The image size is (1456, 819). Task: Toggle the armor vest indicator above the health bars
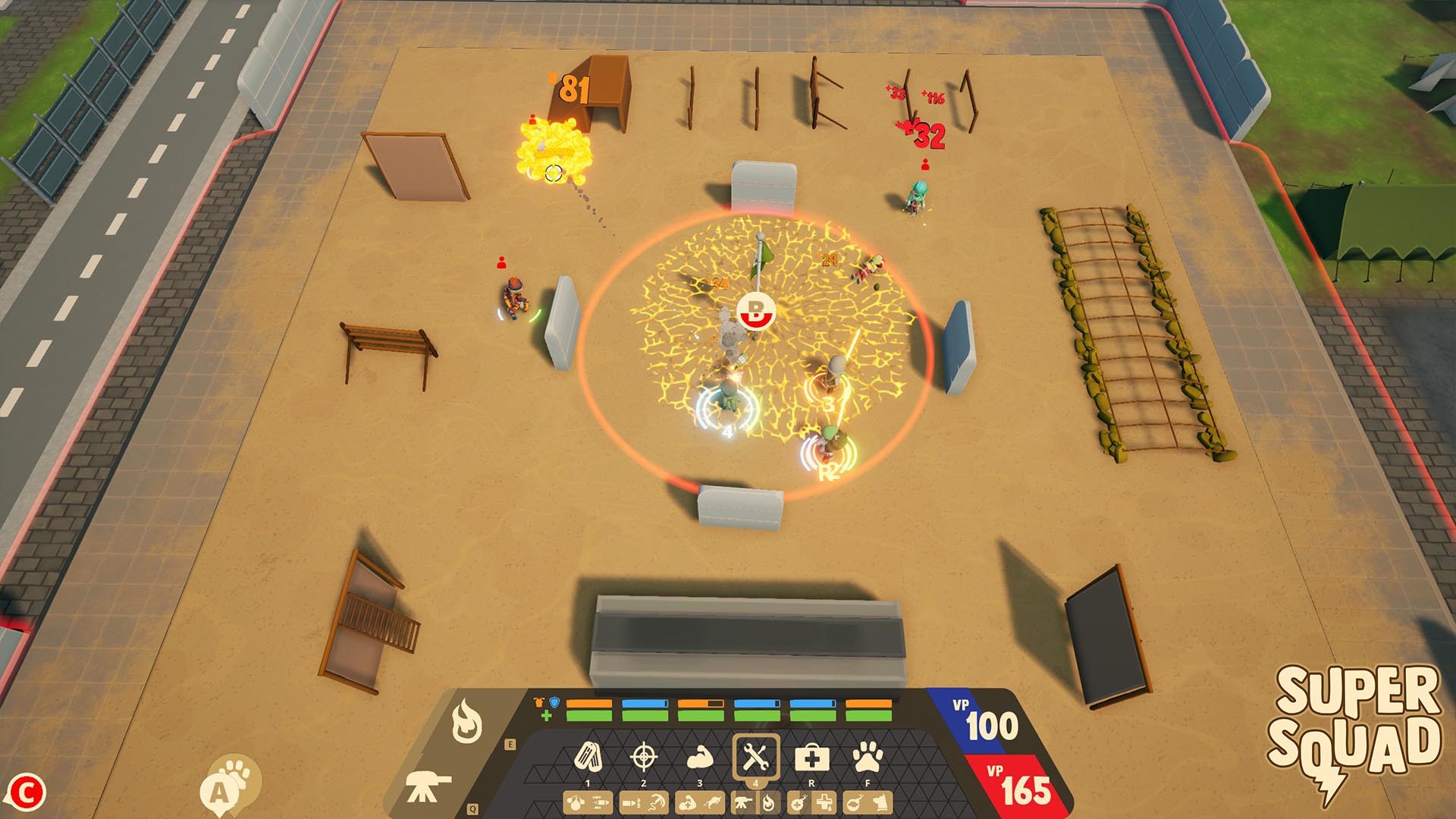coord(538,701)
